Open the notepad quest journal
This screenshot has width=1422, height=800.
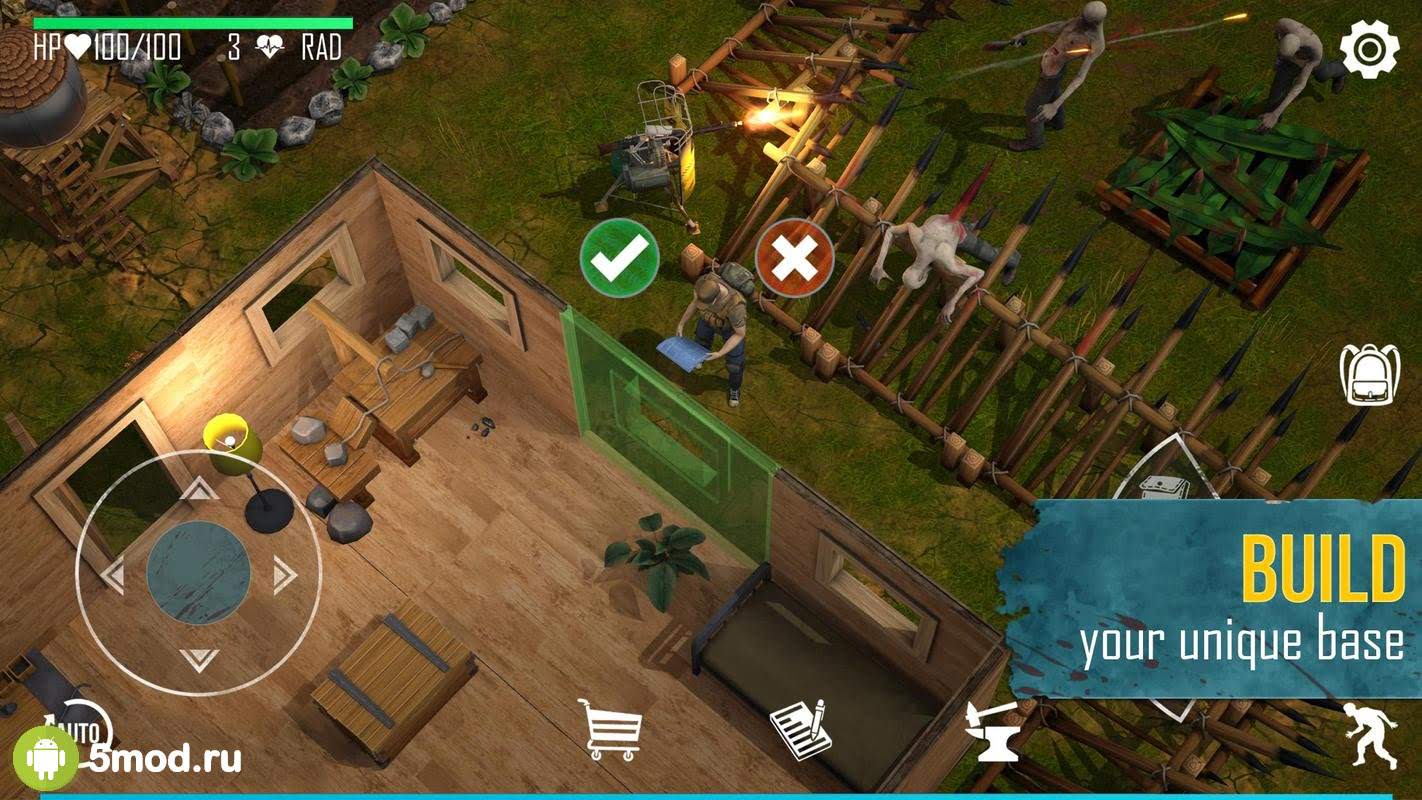(800, 729)
